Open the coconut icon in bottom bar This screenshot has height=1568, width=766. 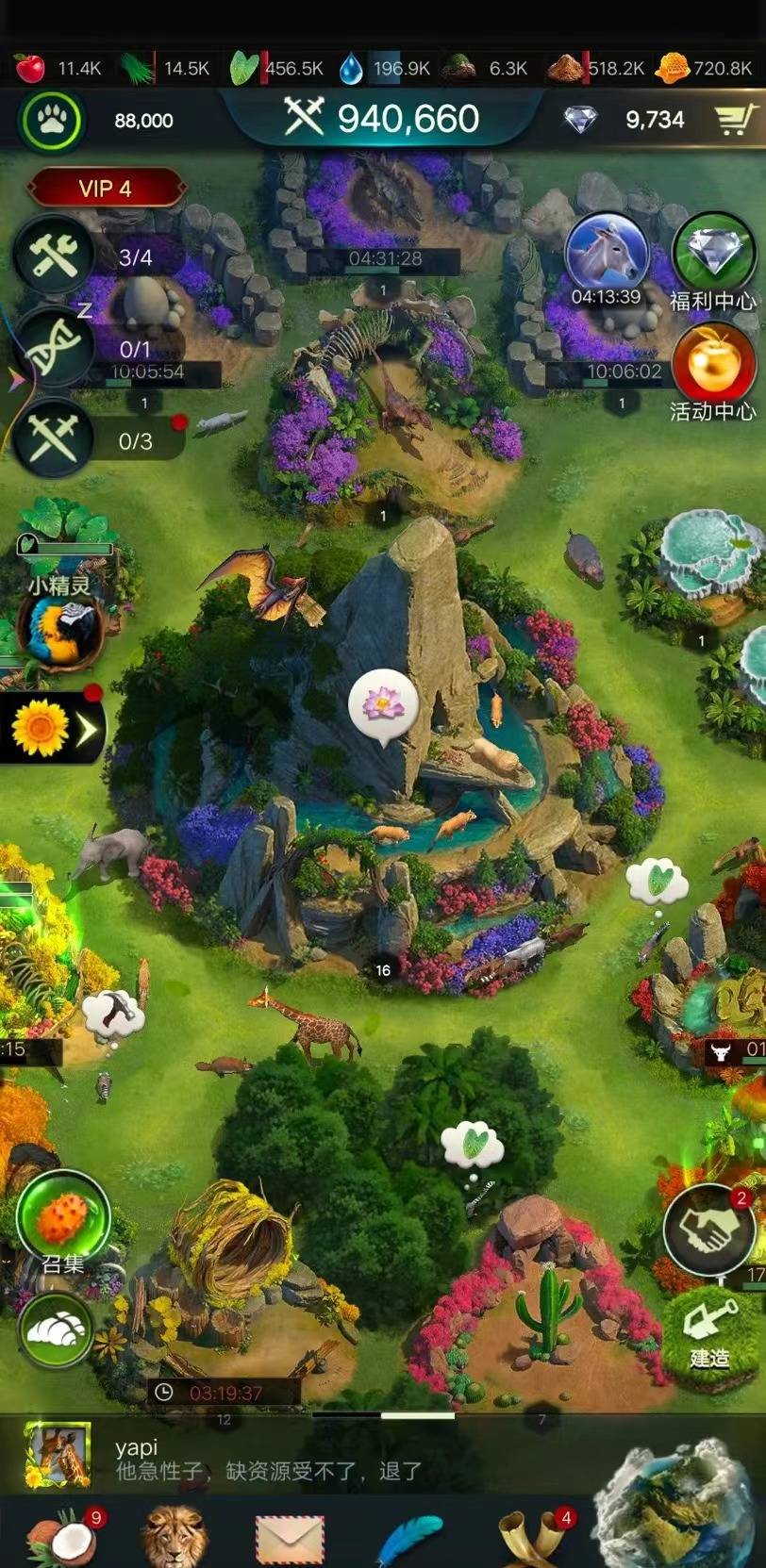coord(60,1539)
